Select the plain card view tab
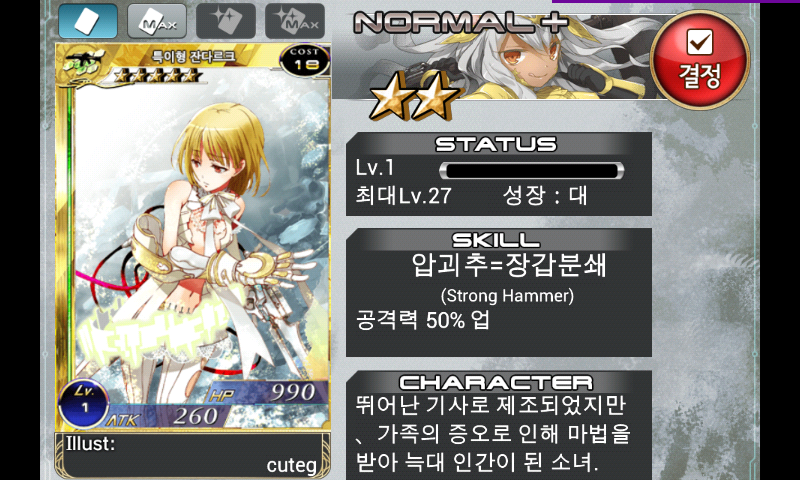The image size is (800, 480). [87, 20]
